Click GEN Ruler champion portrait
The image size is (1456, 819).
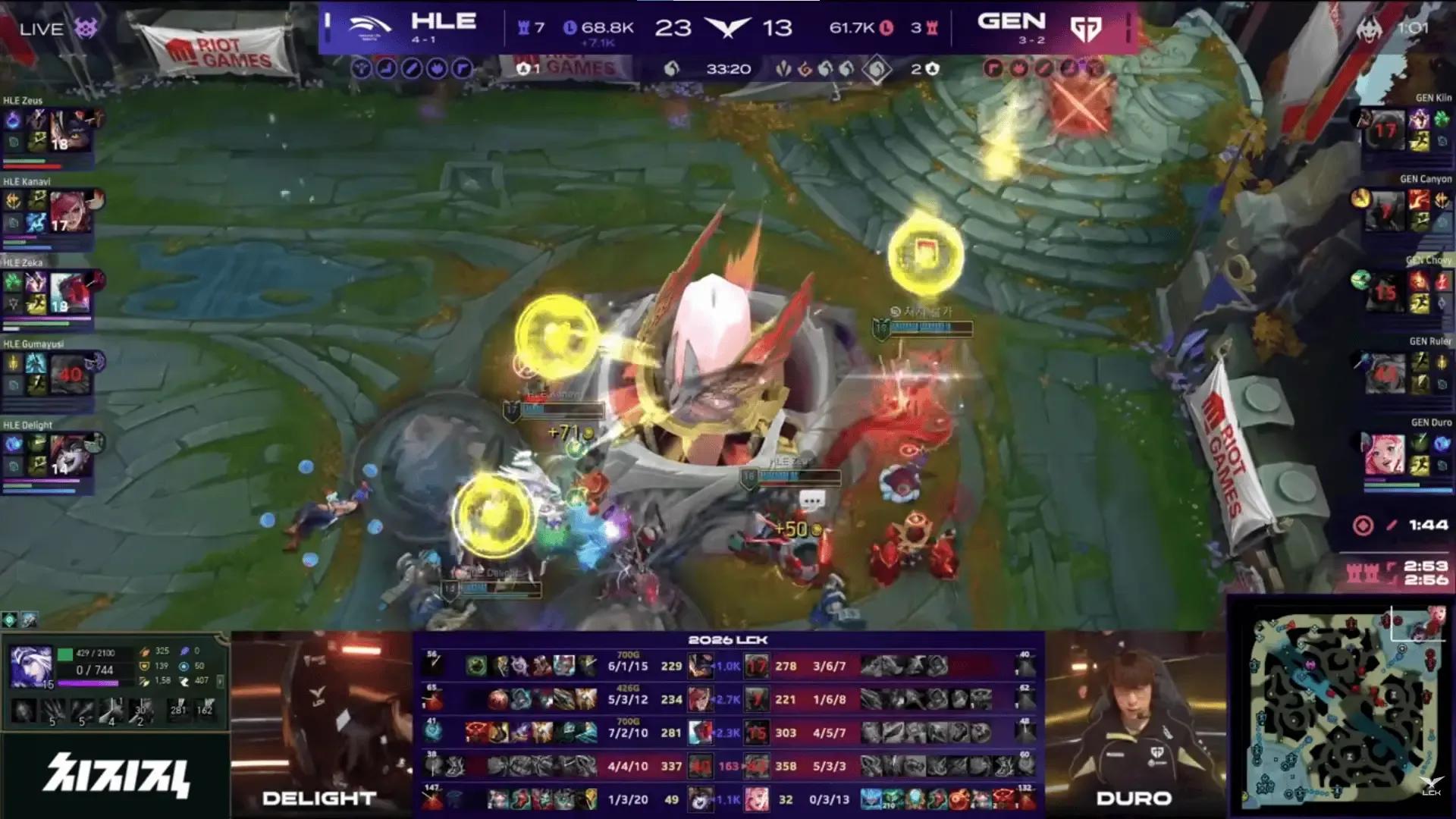[x=1385, y=372]
